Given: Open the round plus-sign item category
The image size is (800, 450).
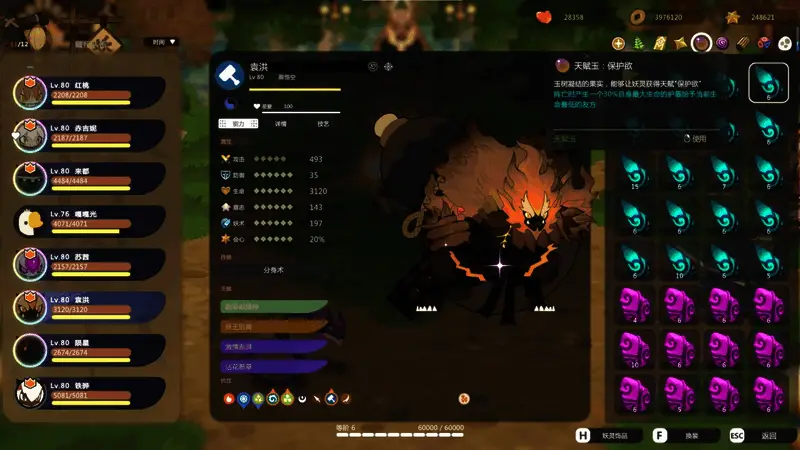Looking at the screenshot, I should [618, 43].
